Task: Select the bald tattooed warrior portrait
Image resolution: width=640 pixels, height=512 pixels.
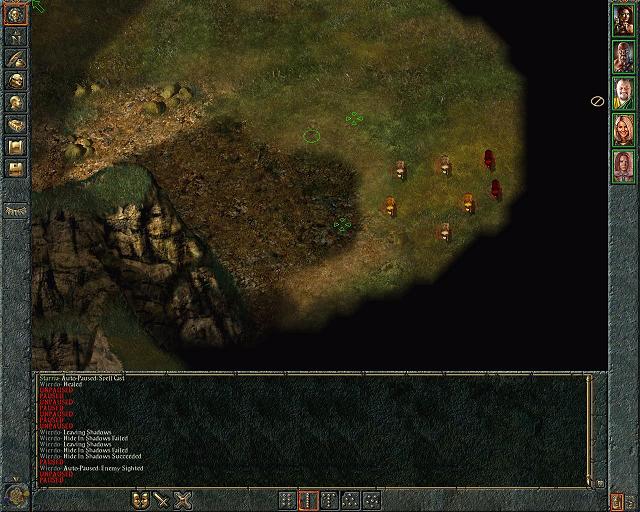Action: tap(623, 60)
